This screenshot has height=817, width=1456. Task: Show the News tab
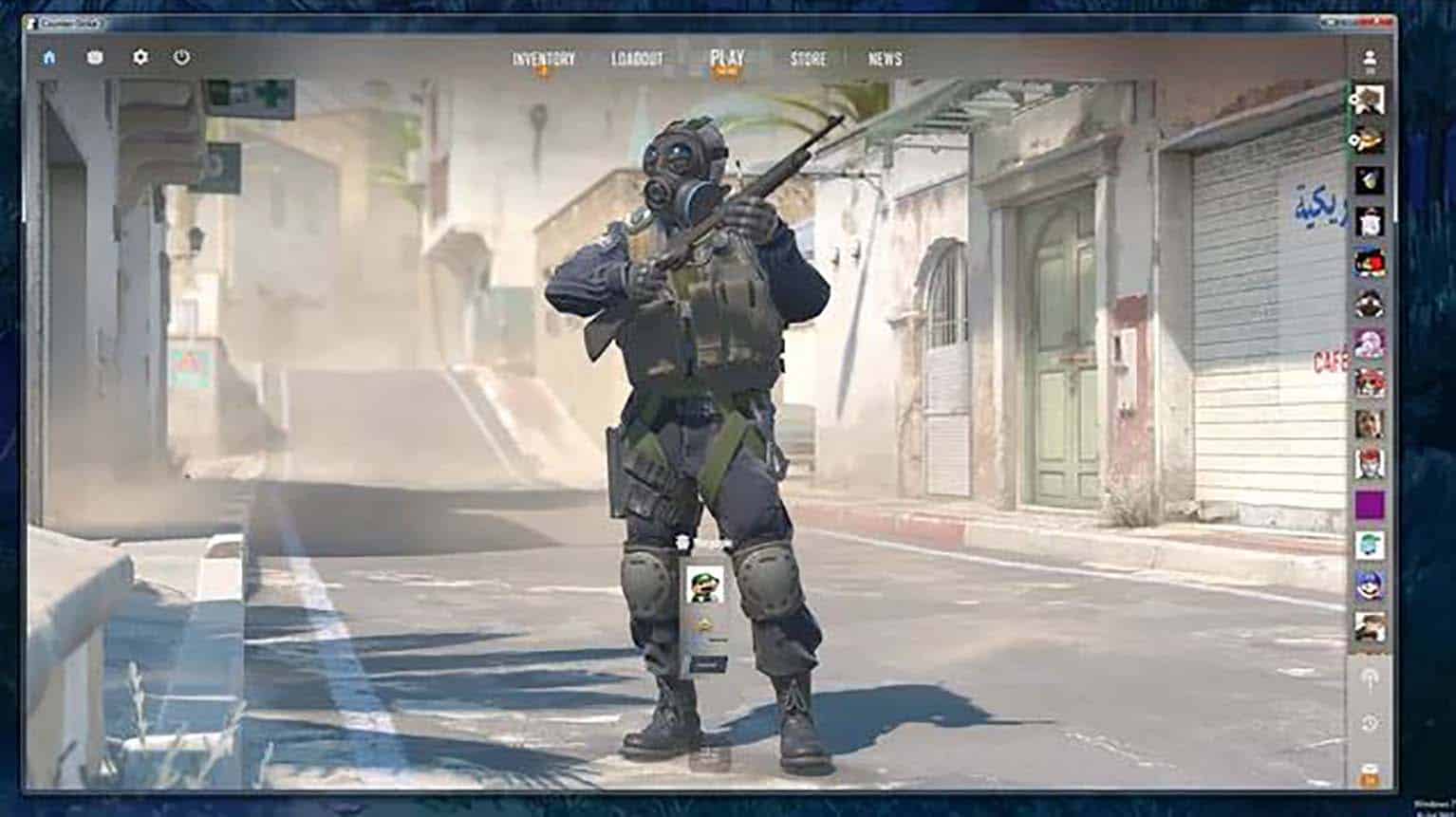885,59
